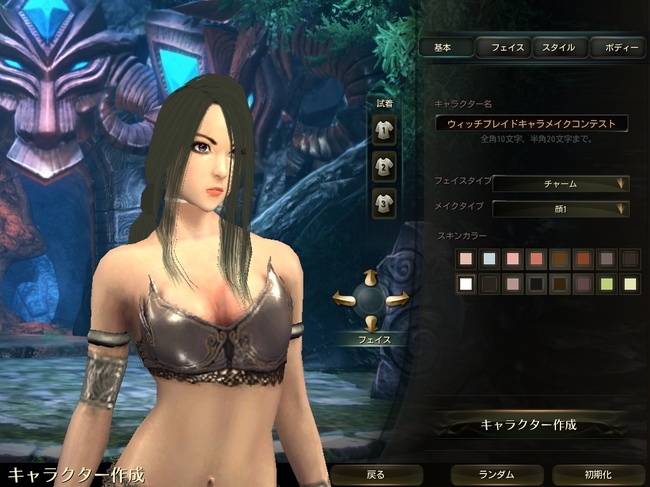Switch to the スタイル tab
Screen dimensions: 650x487
558,47
